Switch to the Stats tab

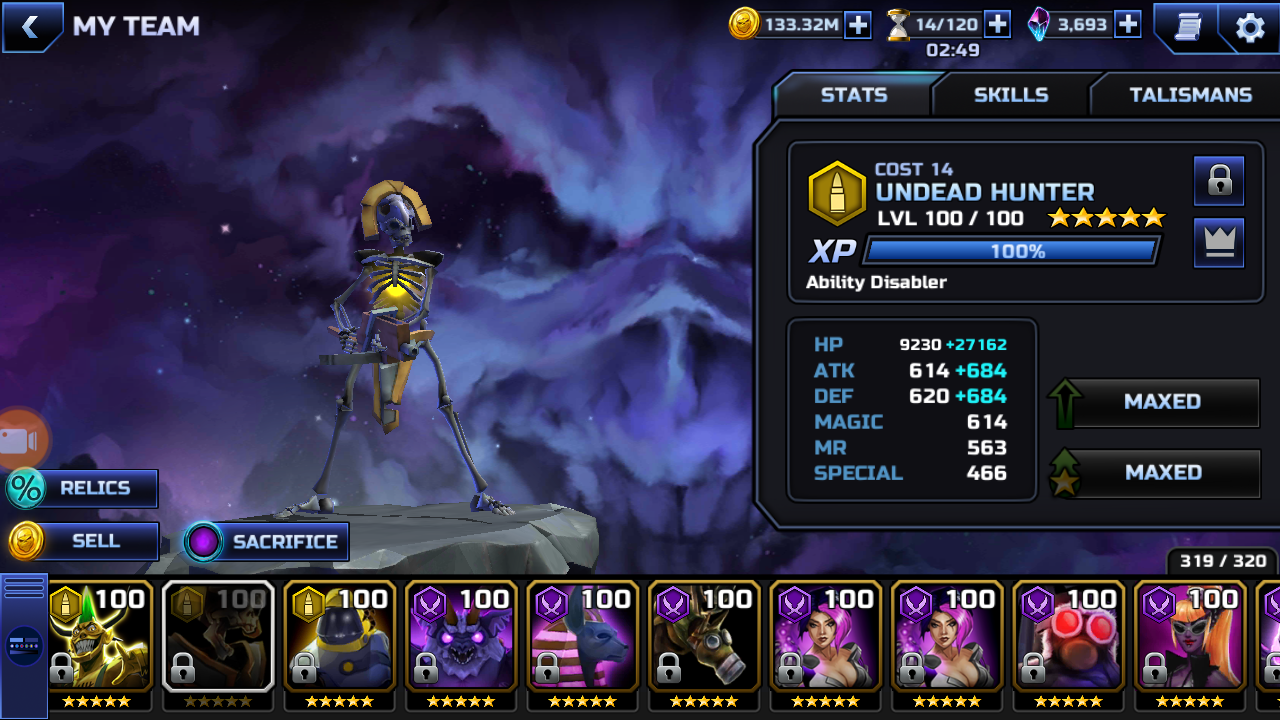(853, 95)
